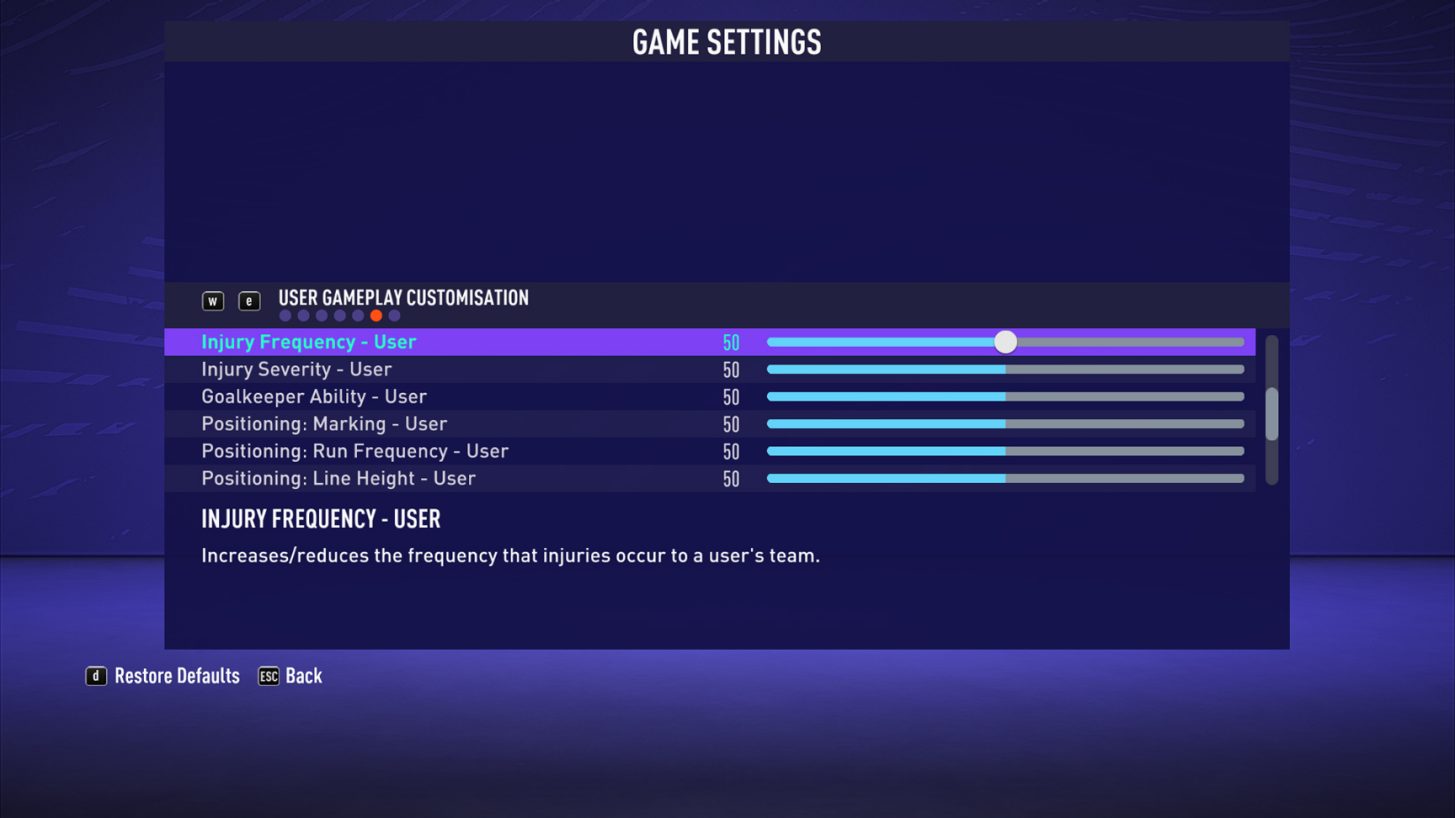Click the ESC key icon at the bottom
Viewport: 1455px width, 818px height.
pyautogui.click(x=268, y=676)
